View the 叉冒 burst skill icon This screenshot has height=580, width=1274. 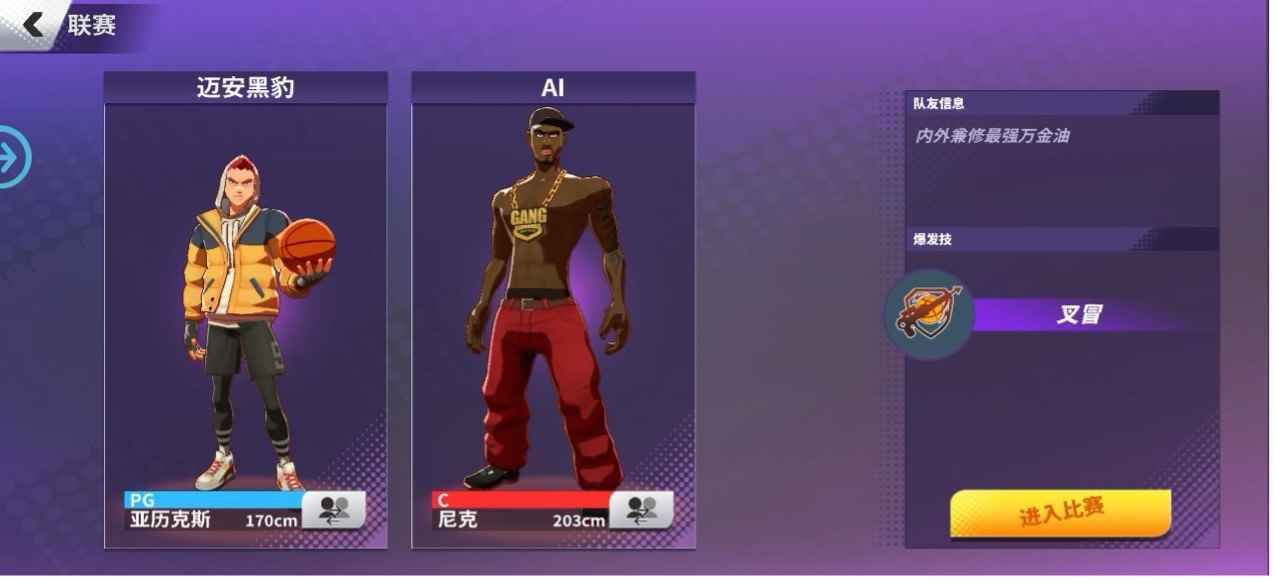[x=929, y=315]
